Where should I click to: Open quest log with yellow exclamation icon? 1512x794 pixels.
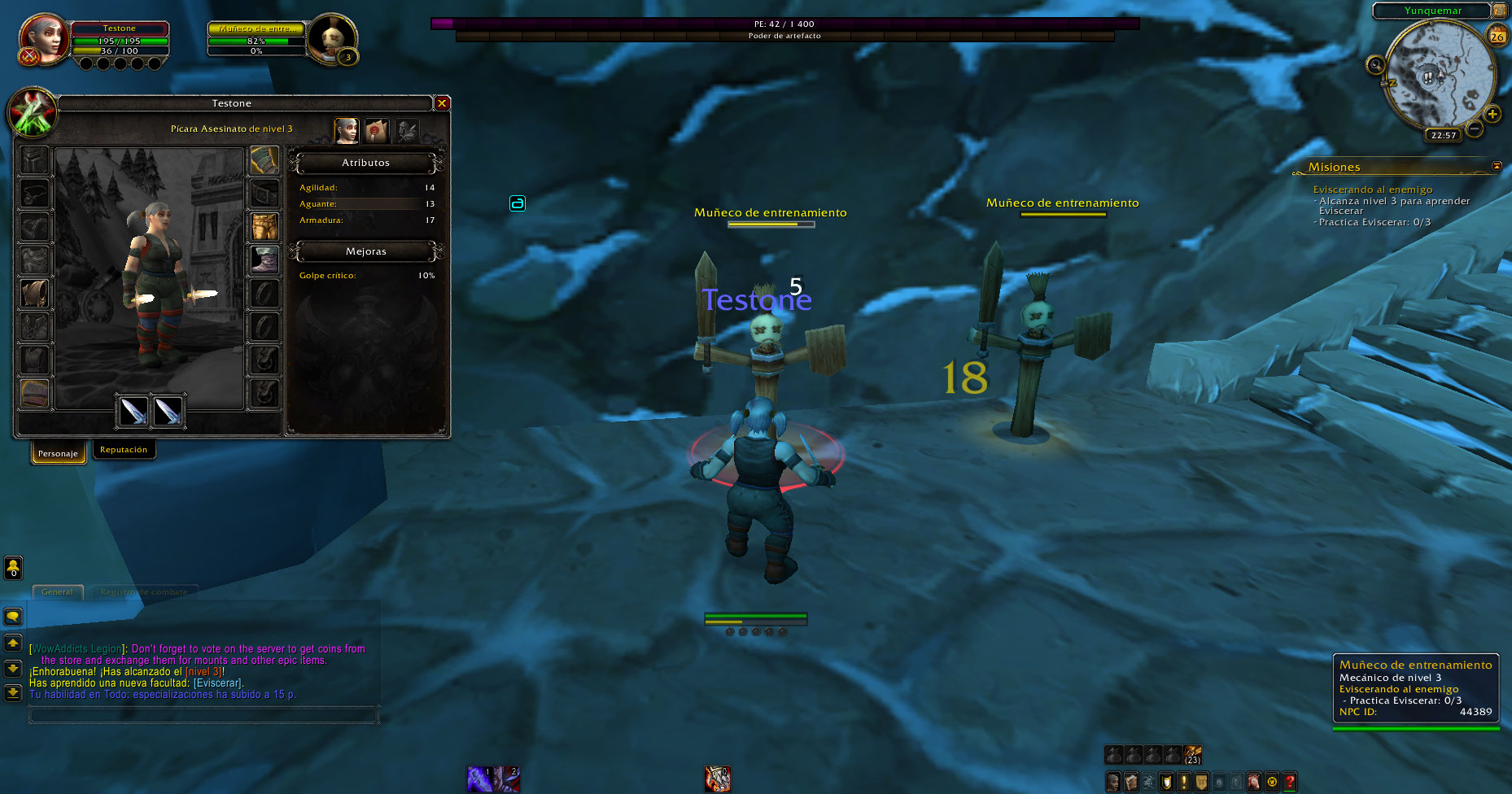pyautogui.click(x=1183, y=782)
